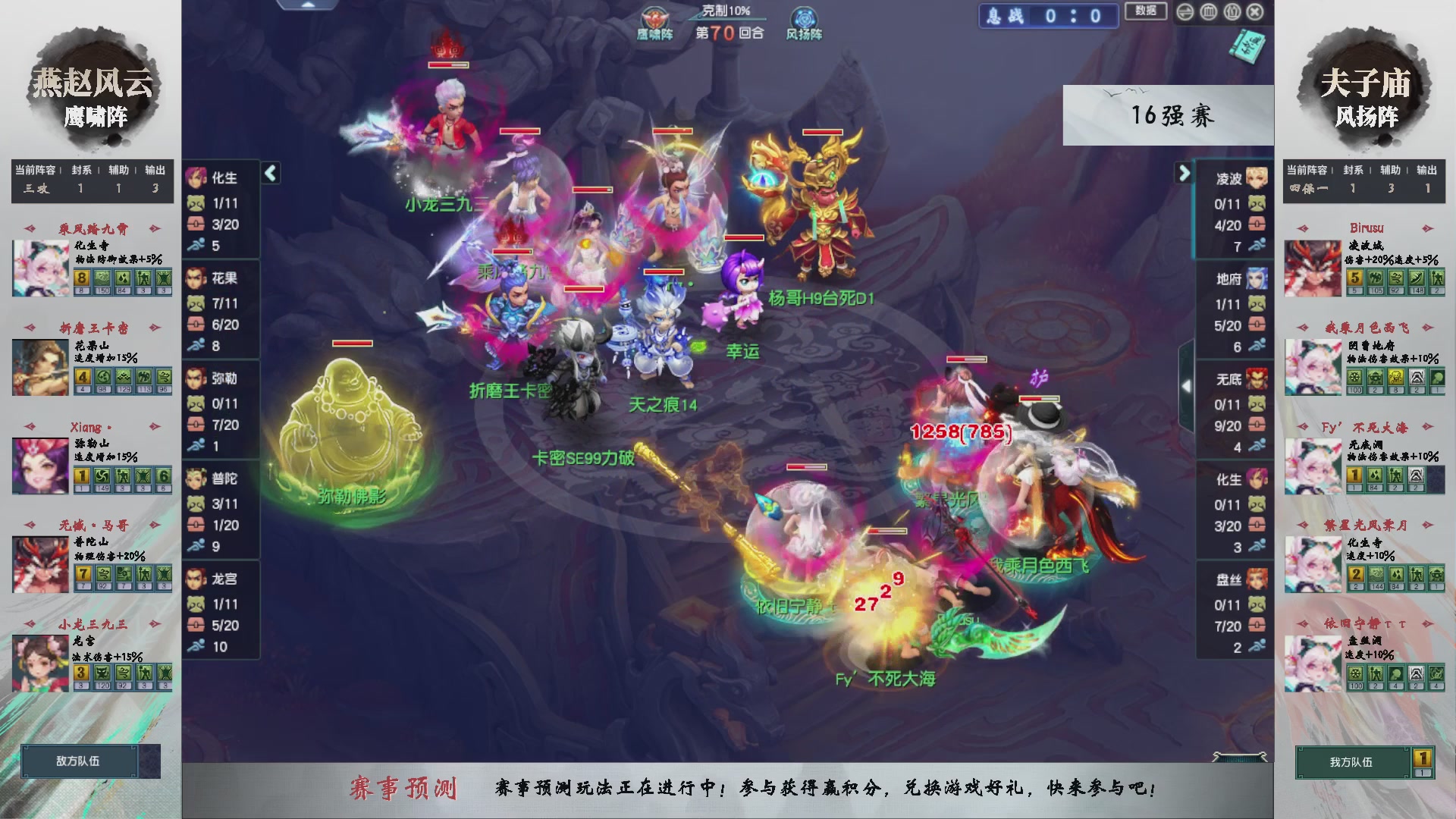Image resolution: width=1456 pixels, height=819 pixels.
Task: Open the 数据 data panel
Action: tap(1146, 11)
